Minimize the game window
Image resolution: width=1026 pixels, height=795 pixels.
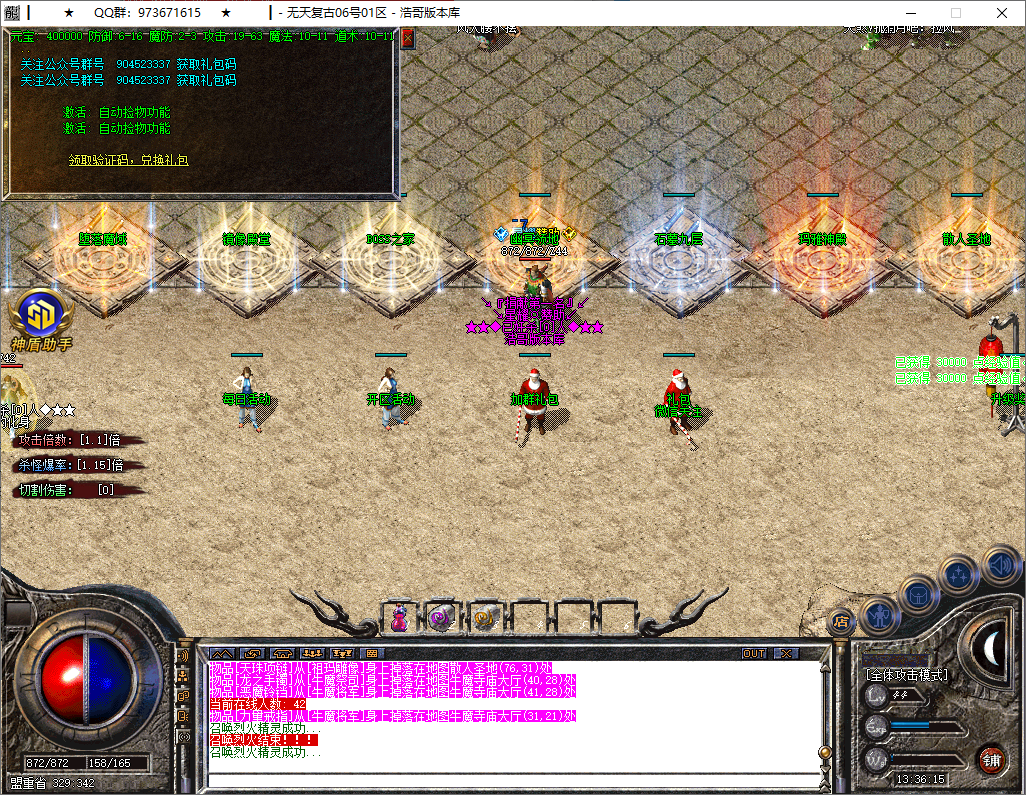click(907, 13)
